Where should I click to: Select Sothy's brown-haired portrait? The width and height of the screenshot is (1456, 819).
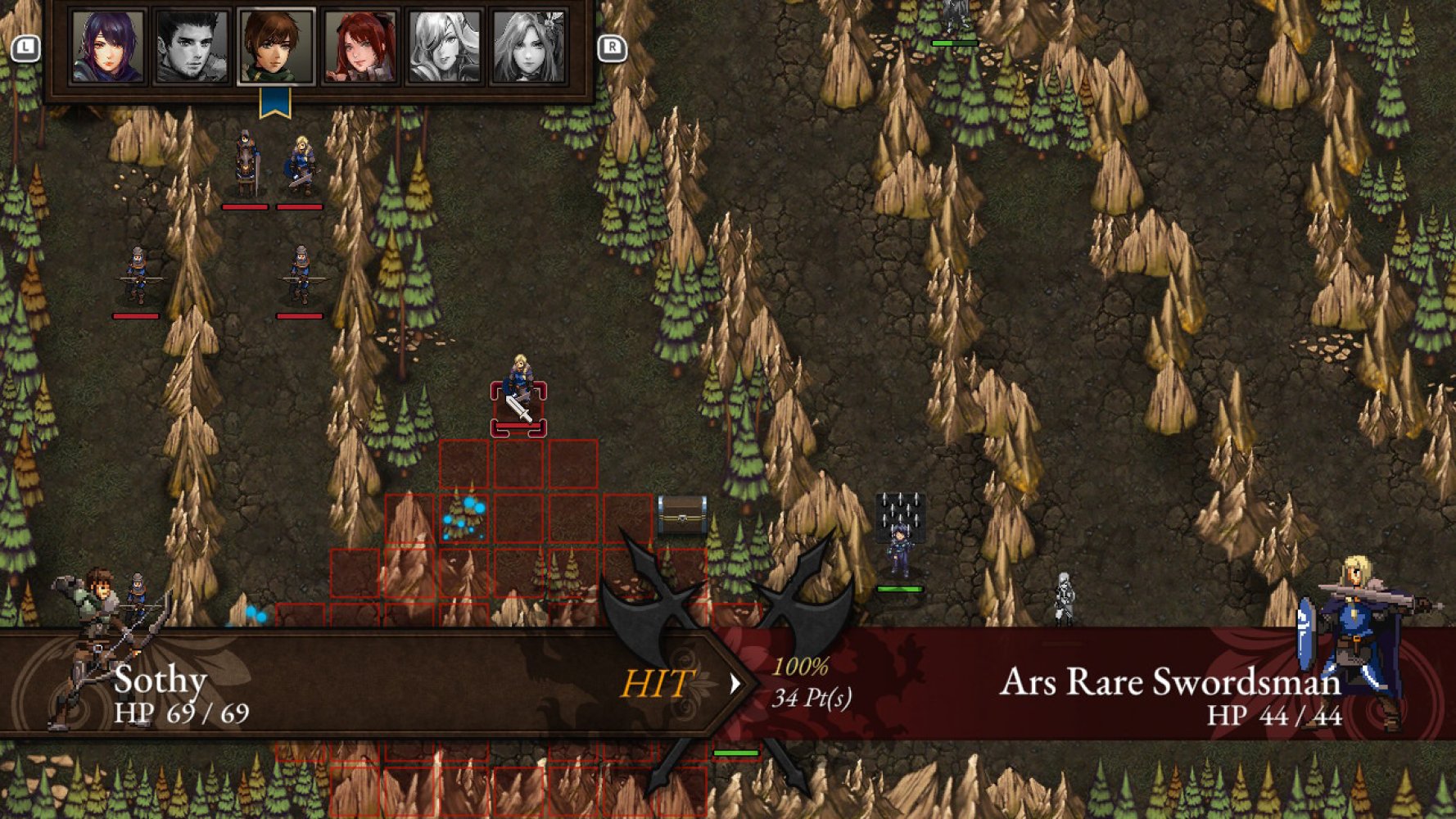pyautogui.click(x=276, y=47)
